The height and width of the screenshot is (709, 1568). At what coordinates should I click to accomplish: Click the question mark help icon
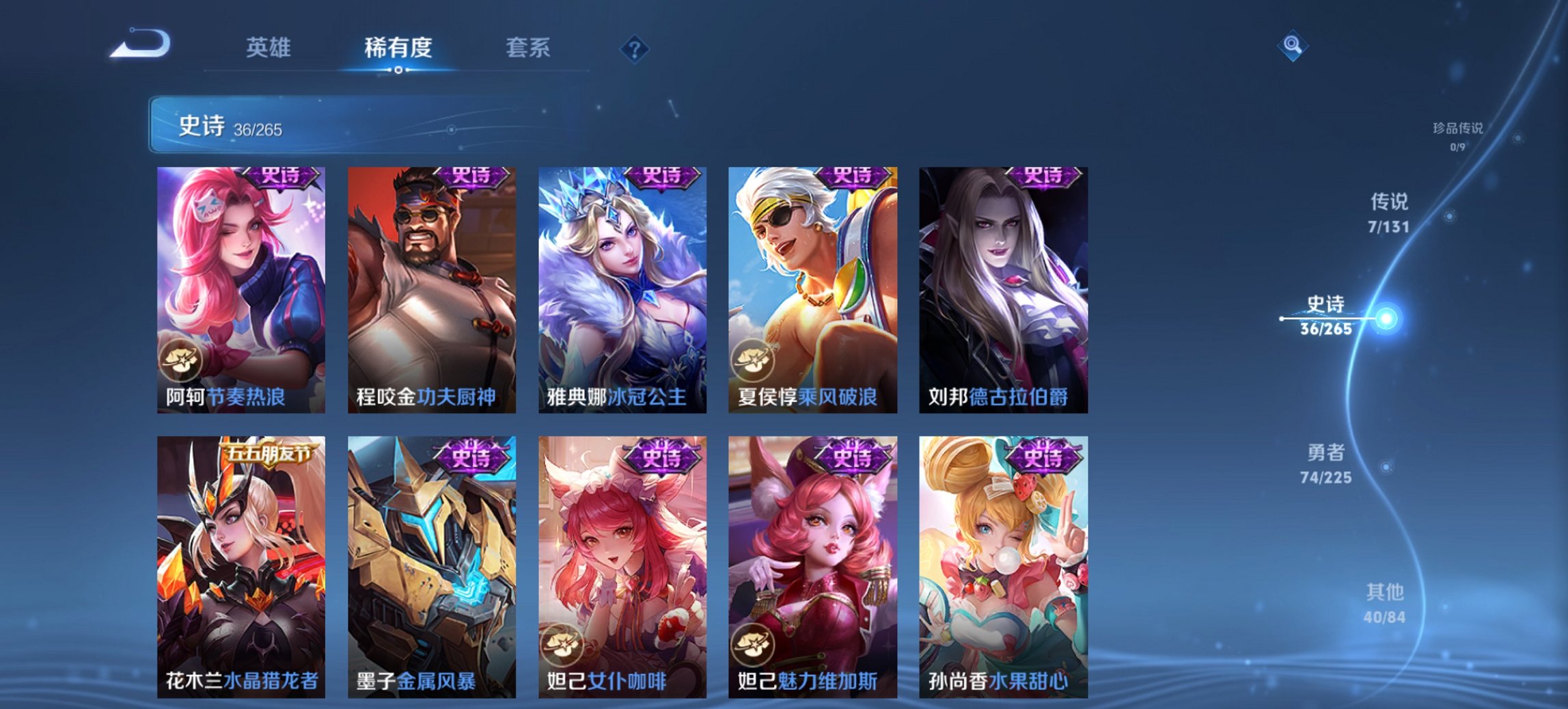pos(634,48)
